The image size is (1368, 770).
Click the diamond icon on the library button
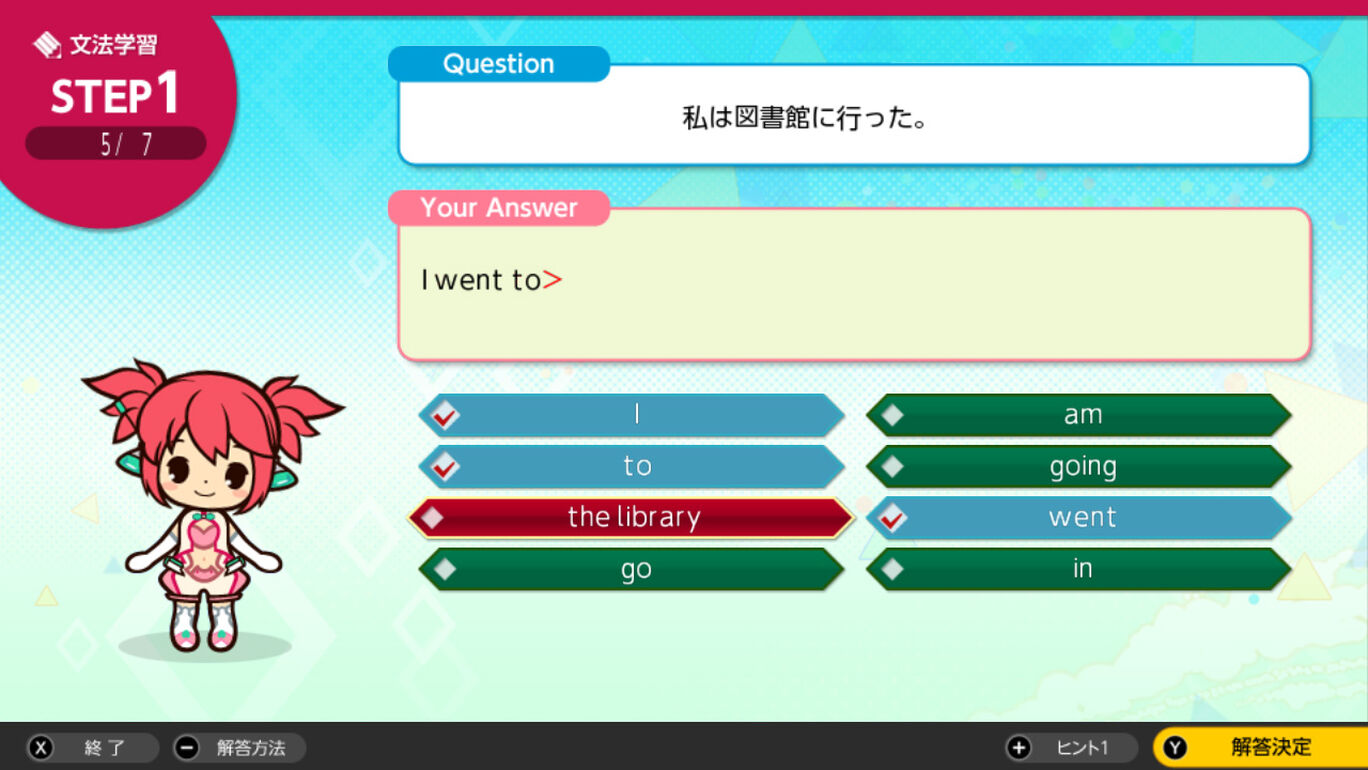[x=433, y=518]
